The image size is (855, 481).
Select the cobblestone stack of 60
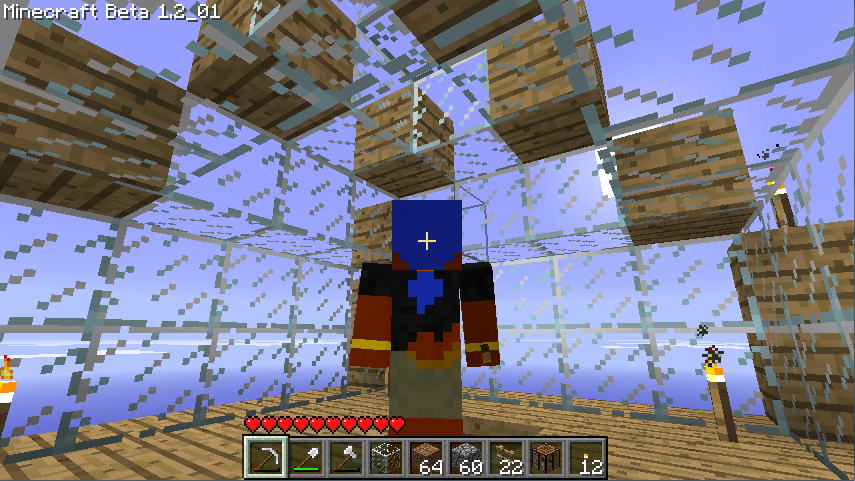click(x=465, y=459)
